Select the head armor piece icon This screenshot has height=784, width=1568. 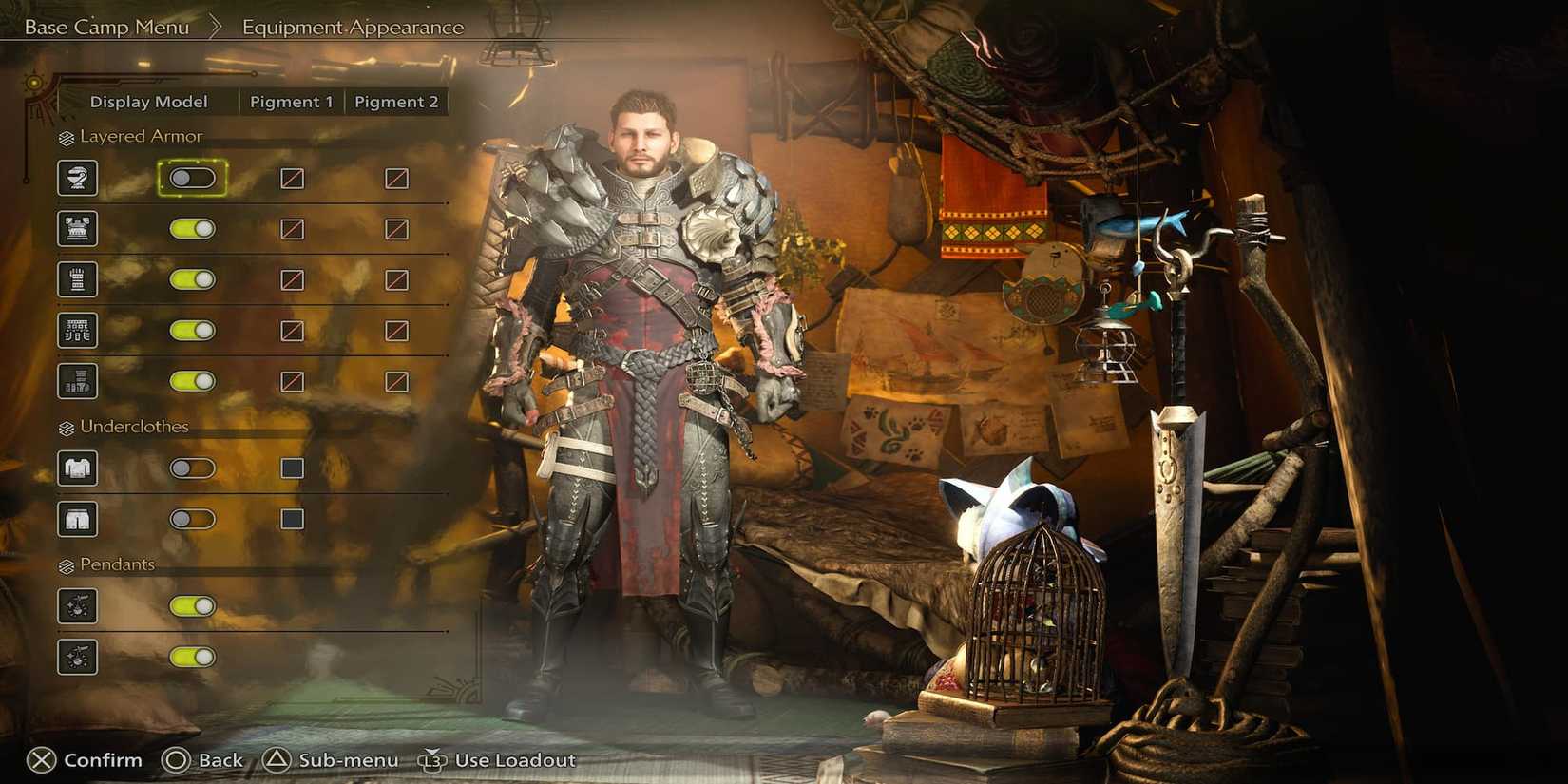(x=78, y=178)
